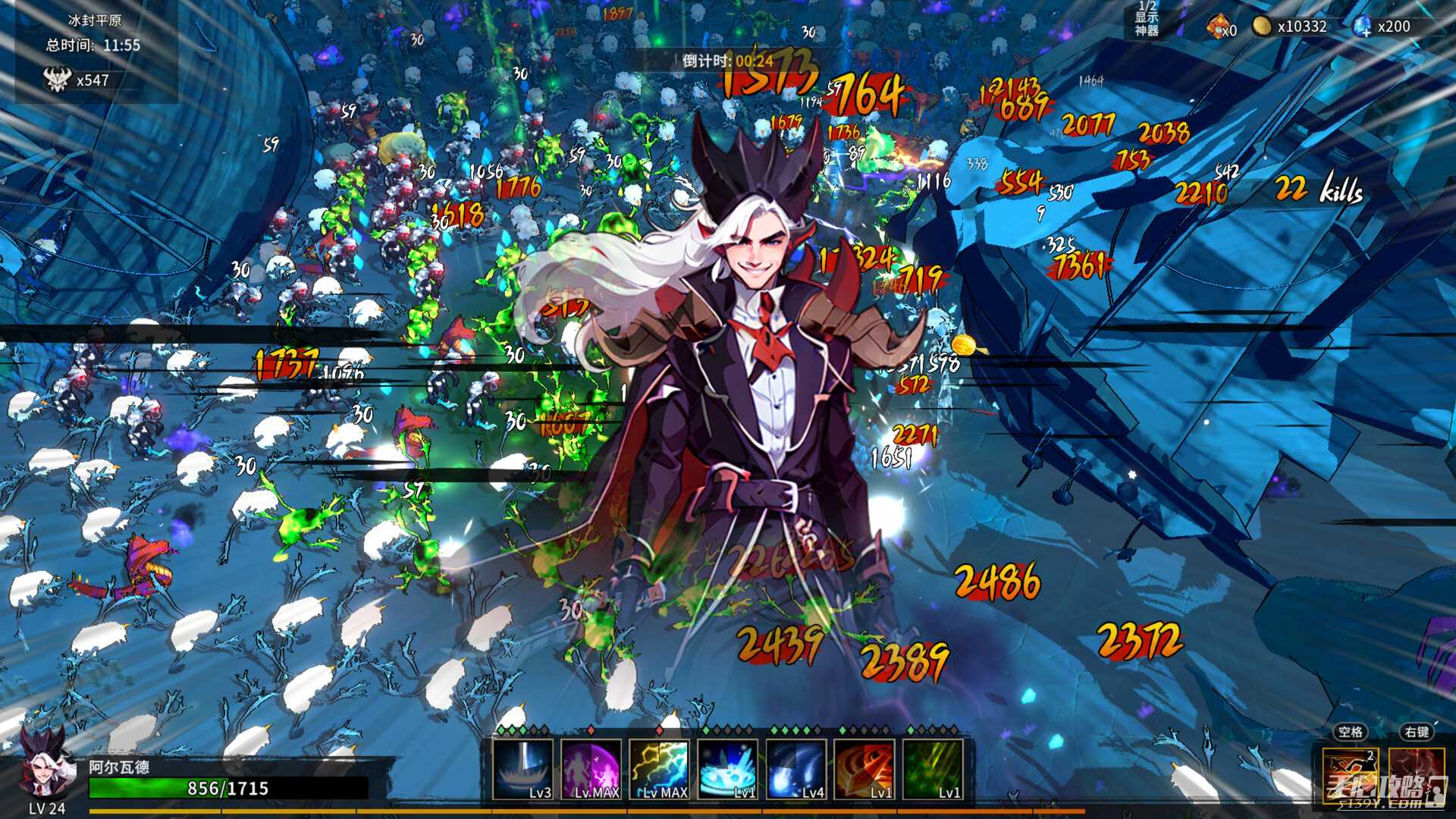This screenshot has height=819, width=1456.
Task: Select the blue comet skill at Lv4
Action: coord(795,770)
